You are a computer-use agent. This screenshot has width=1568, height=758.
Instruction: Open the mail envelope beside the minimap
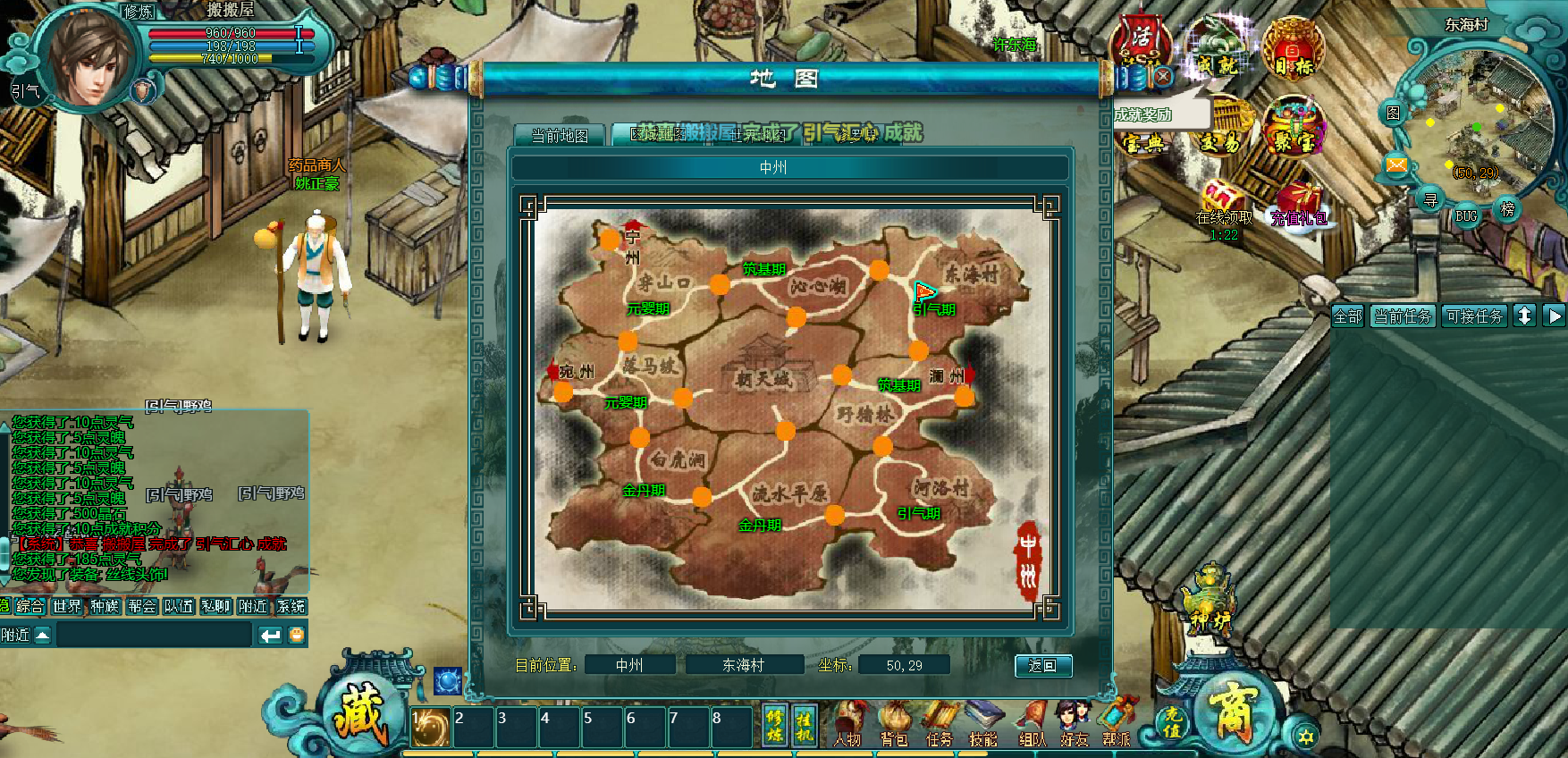1396,164
